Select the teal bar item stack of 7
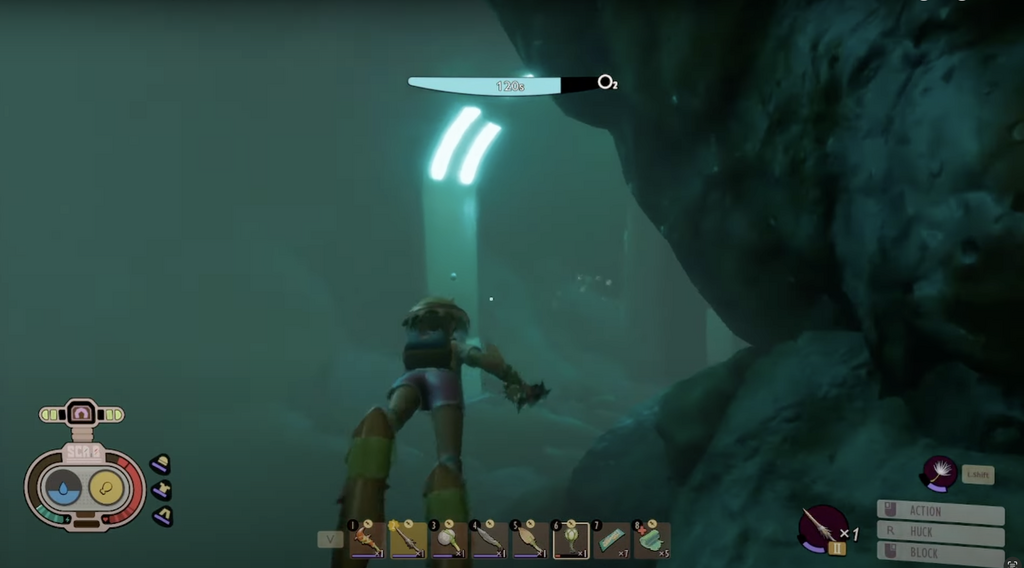Screen dimensions: 1024x568 611,540
